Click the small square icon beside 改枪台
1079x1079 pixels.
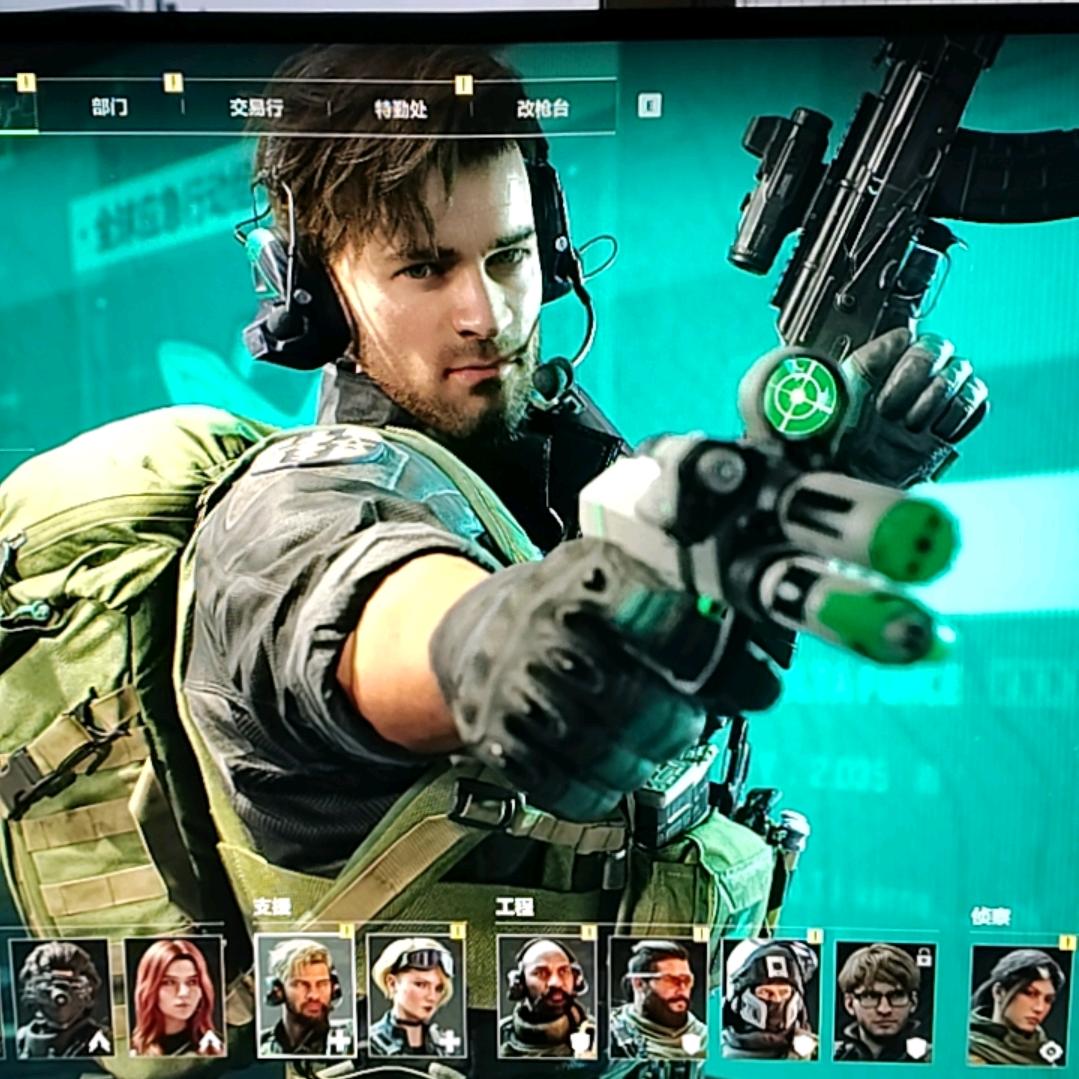point(650,105)
